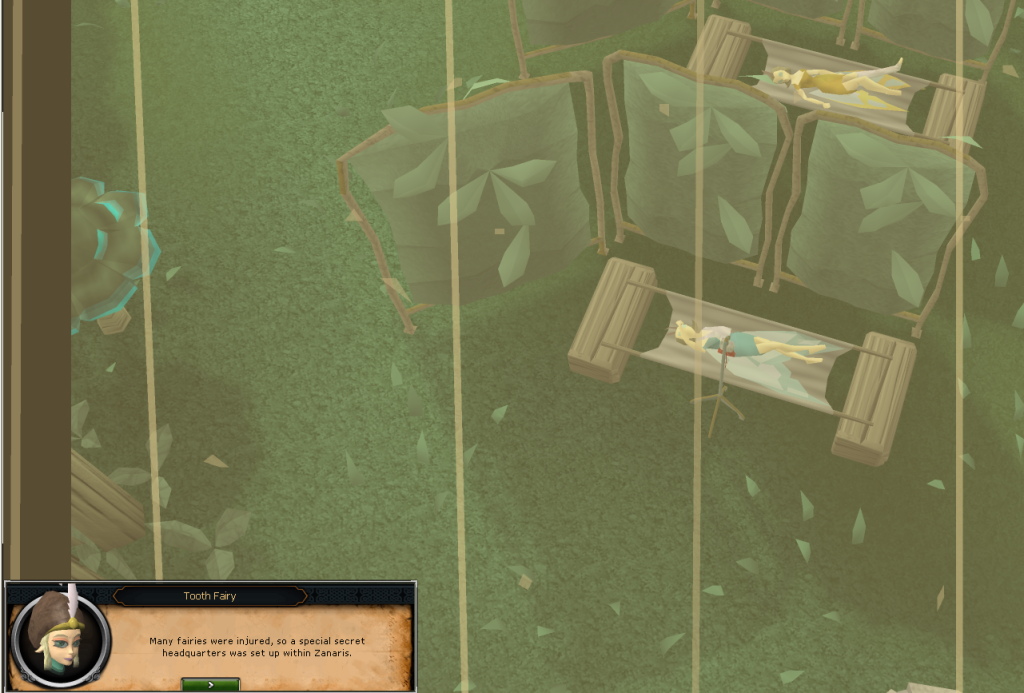Continue the Tooth Fairy dialogue with green arrow
The width and height of the screenshot is (1024, 693).
pyautogui.click(x=210, y=684)
